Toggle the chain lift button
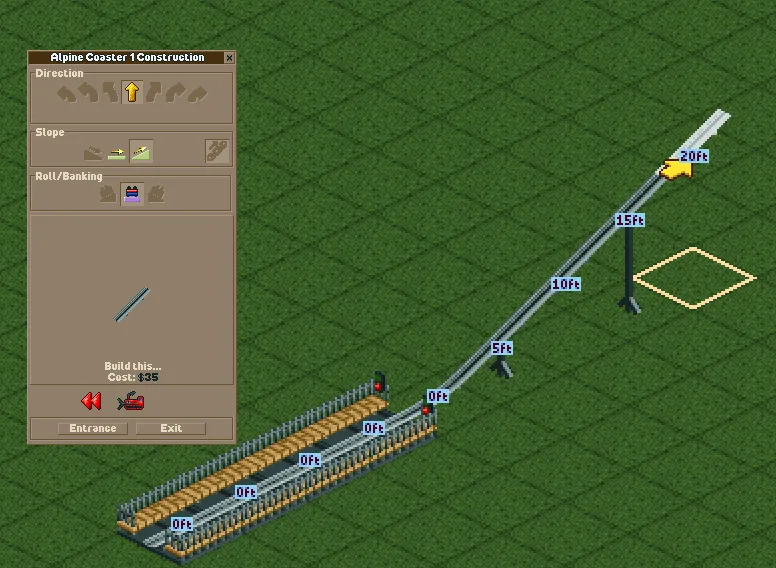This screenshot has height=568, width=776. (x=217, y=150)
